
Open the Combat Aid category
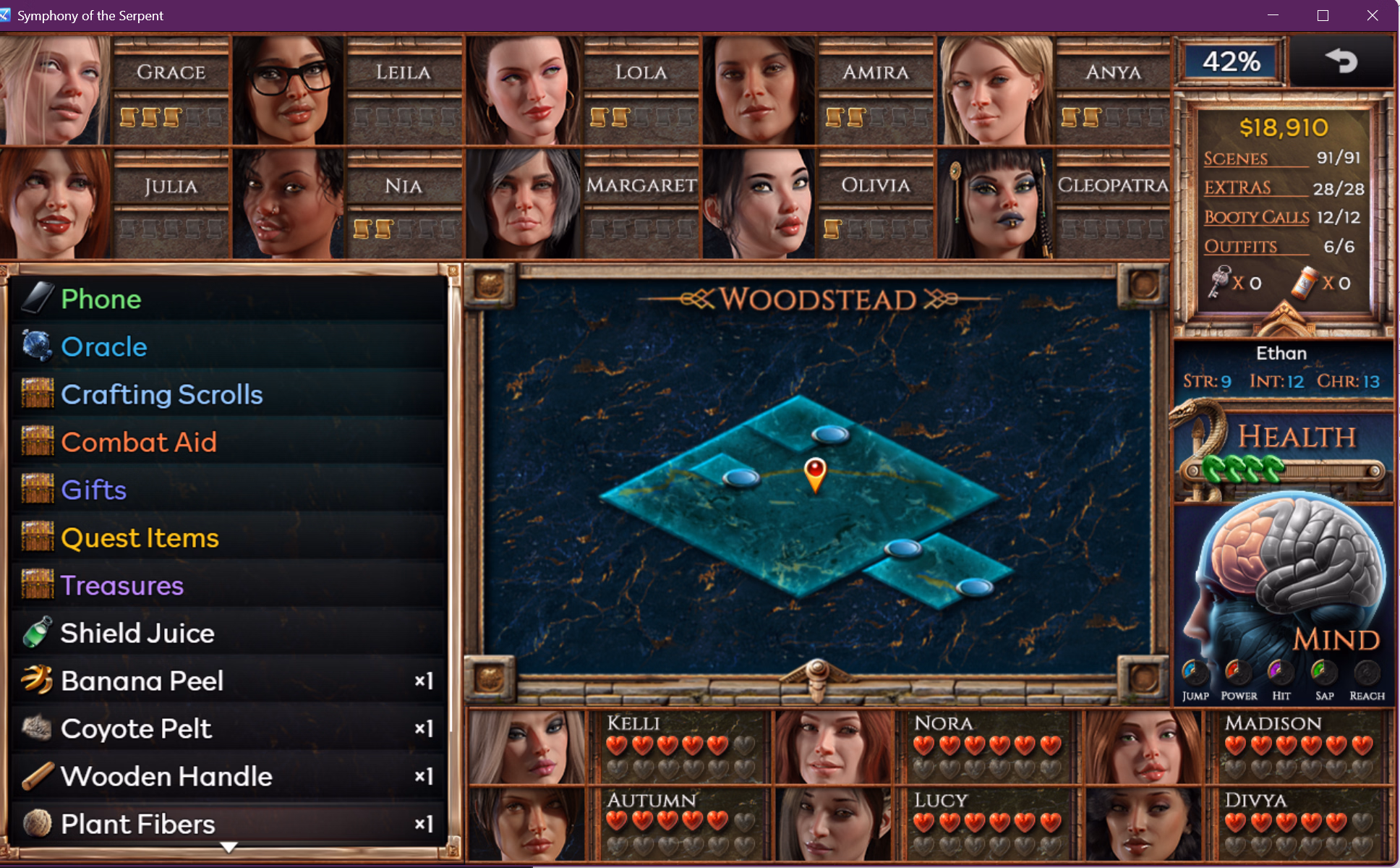[139, 442]
